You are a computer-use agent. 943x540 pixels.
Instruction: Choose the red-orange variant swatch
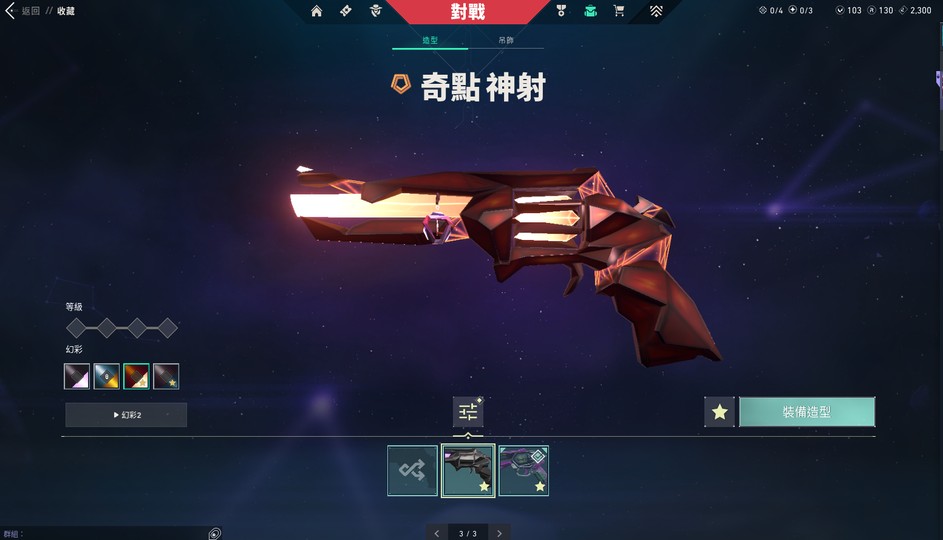[136, 376]
